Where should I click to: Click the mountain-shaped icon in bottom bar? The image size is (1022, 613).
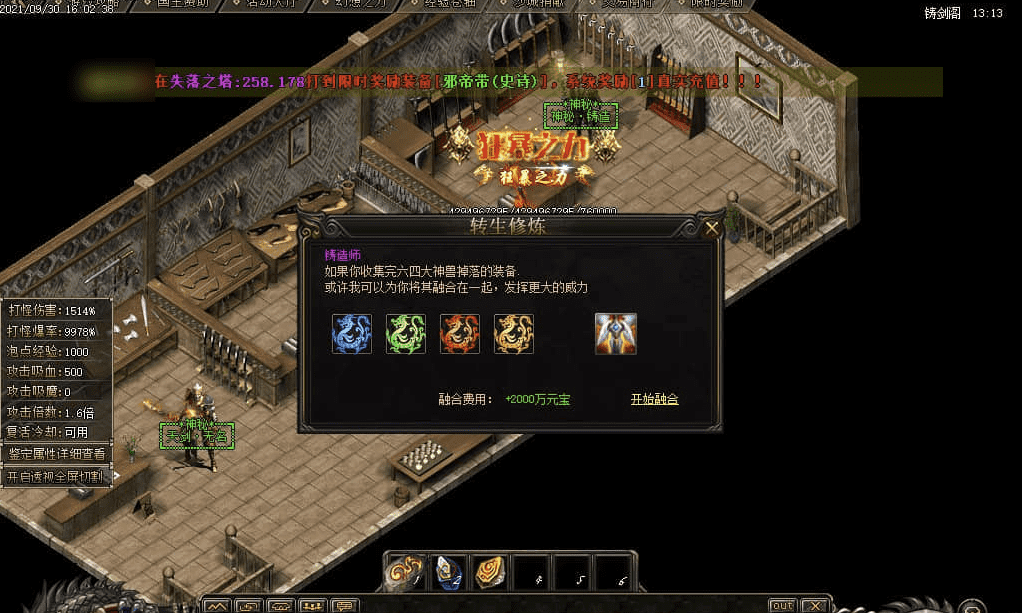click(x=217, y=605)
